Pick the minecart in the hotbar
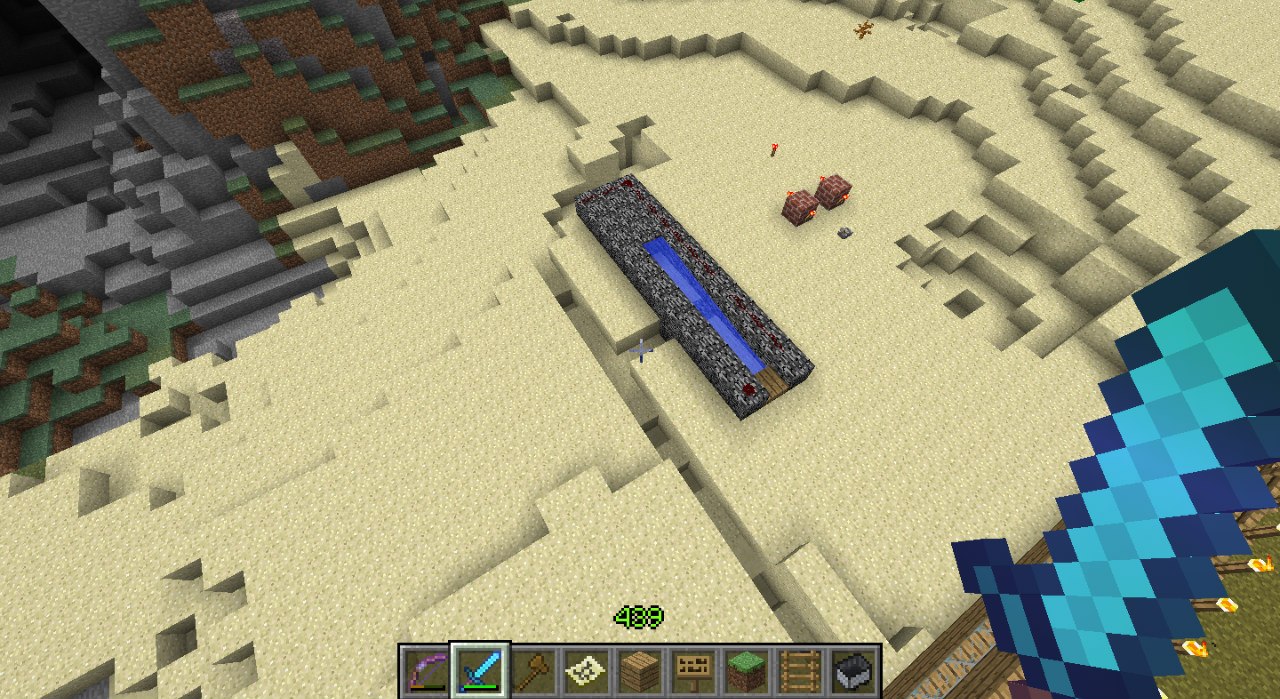This screenshot has width=1280, height=699. pos(854,669)
